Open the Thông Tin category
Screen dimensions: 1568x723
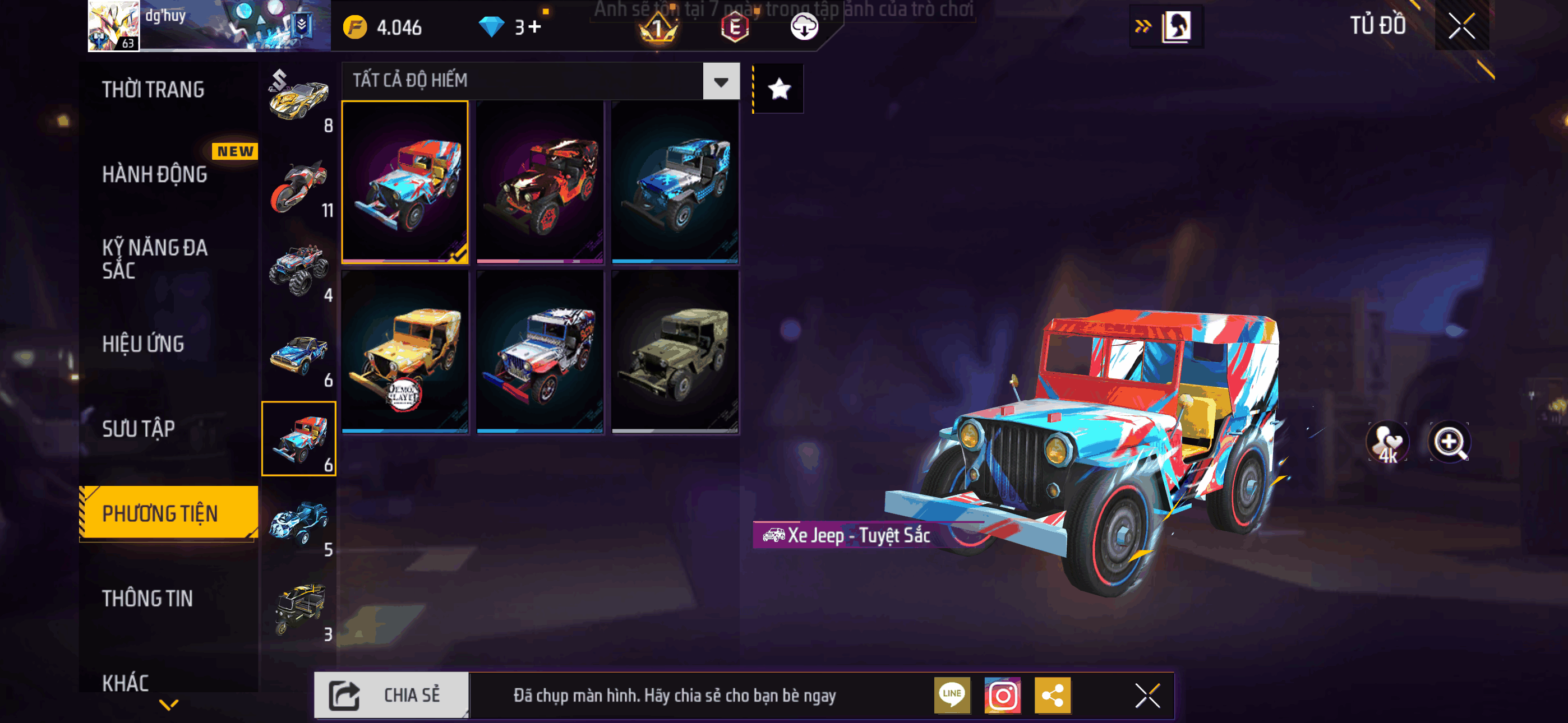point(147,599)
